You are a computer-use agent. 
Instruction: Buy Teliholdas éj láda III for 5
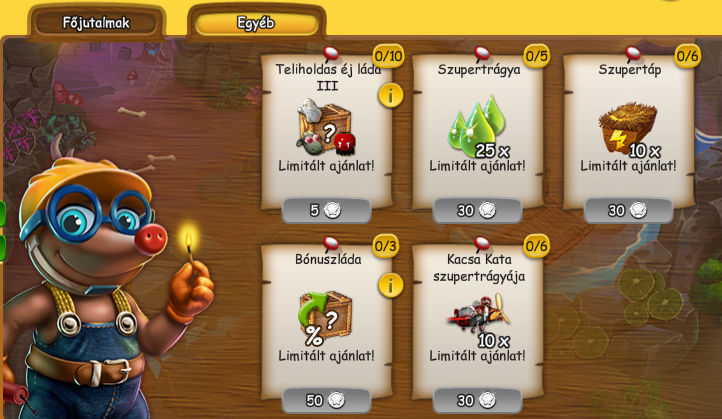pyautogui.click(x=326, y=210)
